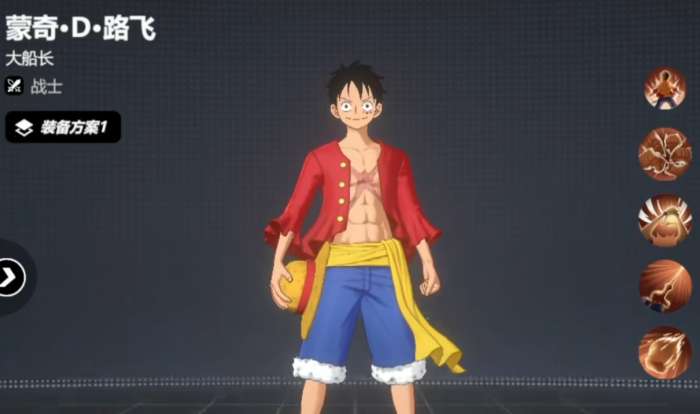The height and width of the screenshot is (414, 700).
Task: Select the giant fist slam skill icon
Action: (x=664, y=220)
